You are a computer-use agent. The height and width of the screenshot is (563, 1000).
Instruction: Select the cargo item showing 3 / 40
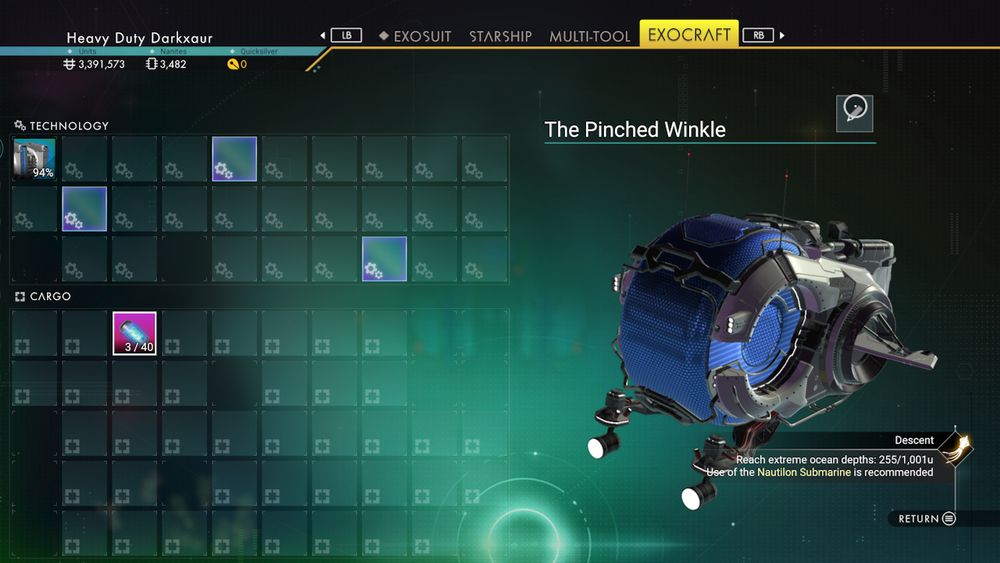click(135, 334)
